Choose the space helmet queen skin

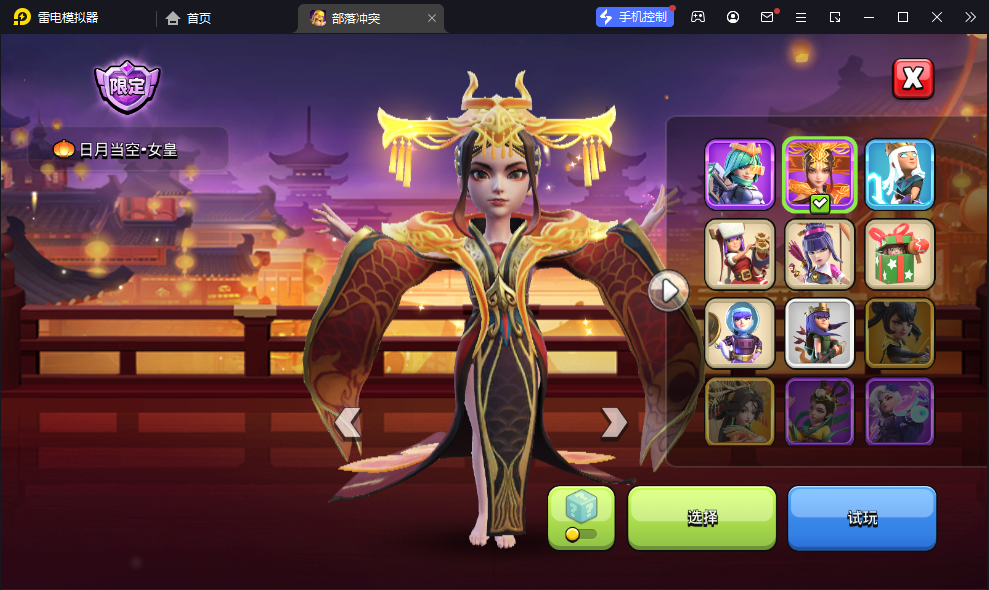pyautogui.click(x=740, y=333)
